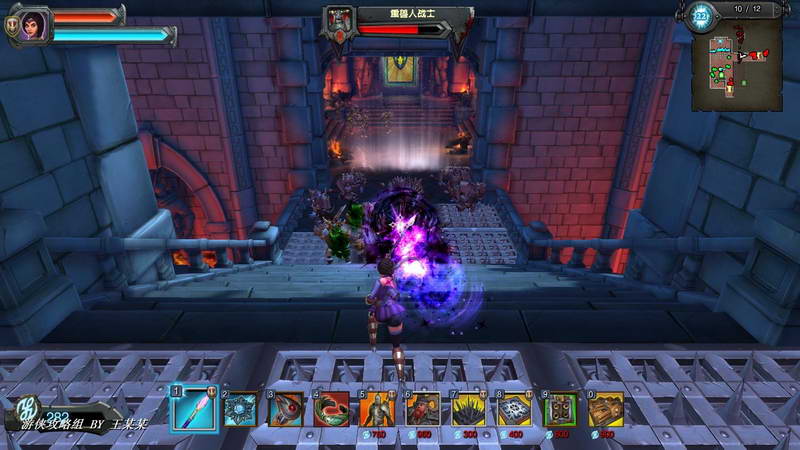Pick the white burst floor trap in slot 8
Image resolution: width=800 pixels, height=450 pixels.
515,409
